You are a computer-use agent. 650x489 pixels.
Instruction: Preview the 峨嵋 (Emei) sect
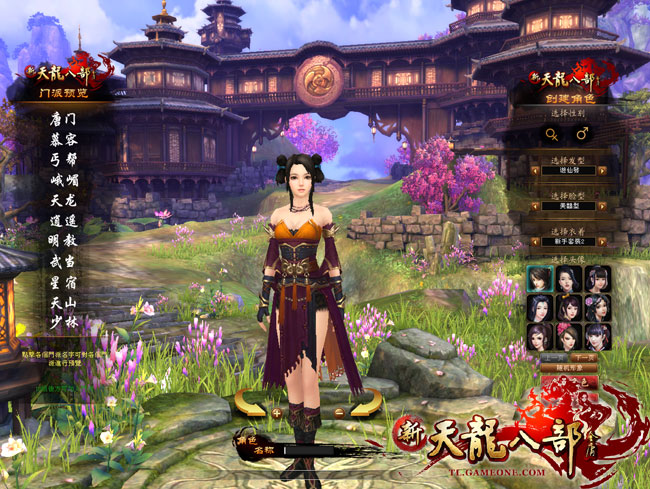(x=63, y=180)
